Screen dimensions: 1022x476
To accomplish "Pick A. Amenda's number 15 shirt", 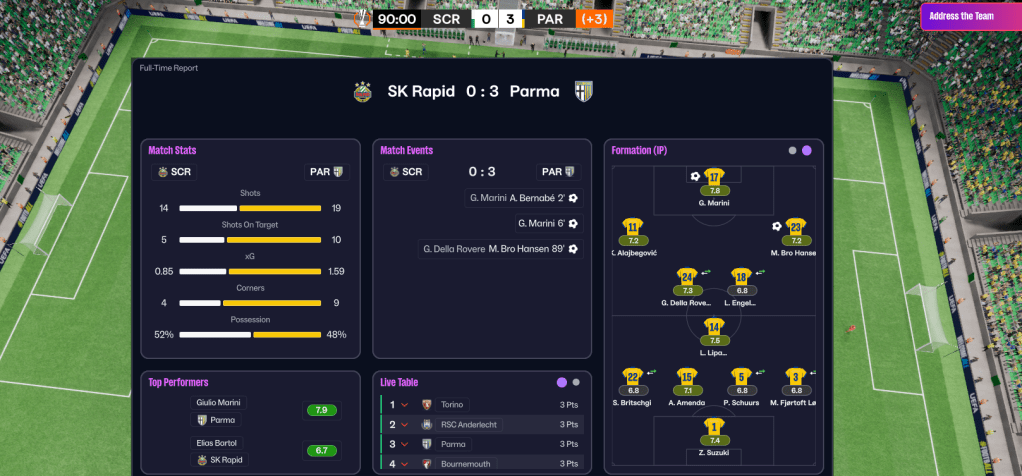I will (x=687, y=378).
